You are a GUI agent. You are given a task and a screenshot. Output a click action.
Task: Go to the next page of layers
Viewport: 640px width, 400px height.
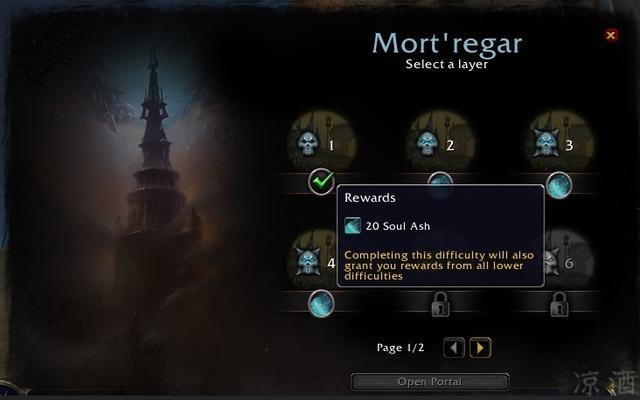(x=480, y=348)
